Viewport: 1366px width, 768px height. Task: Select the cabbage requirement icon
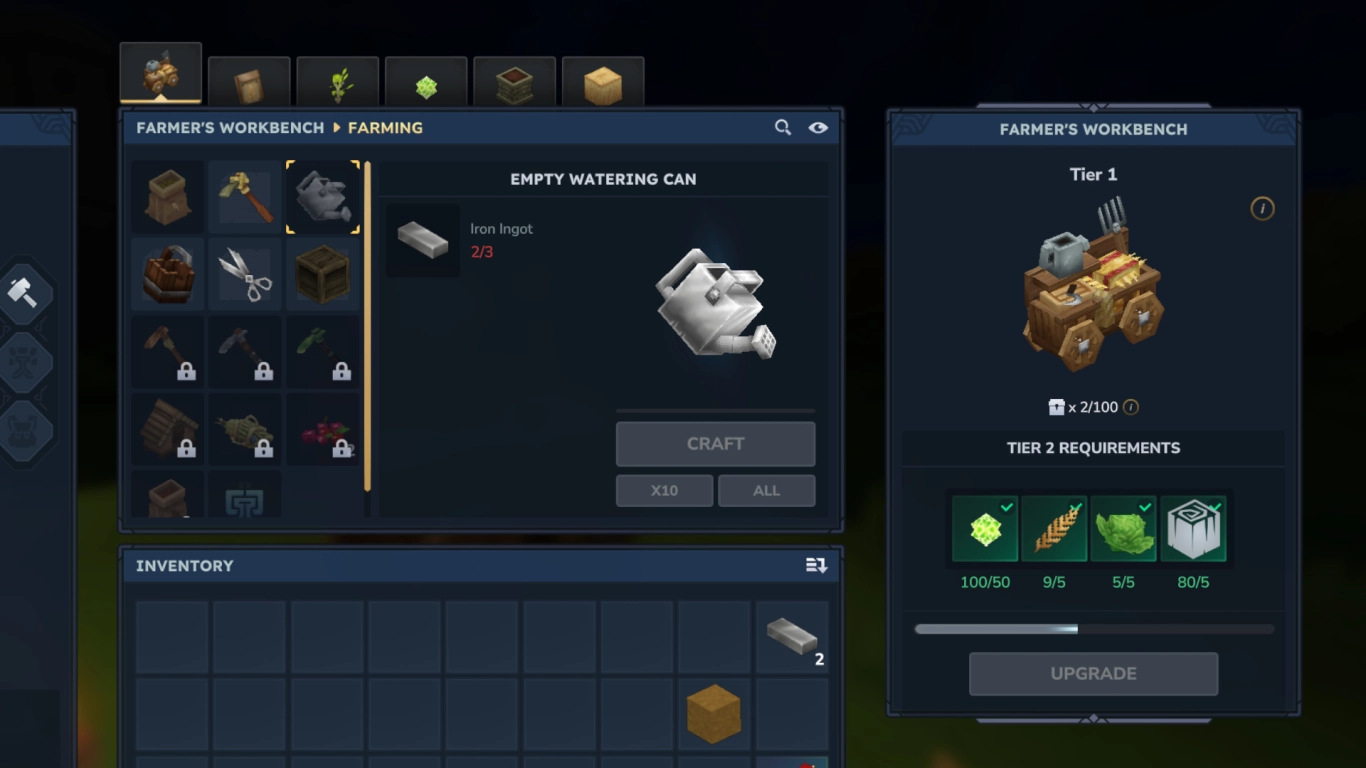point(1125,529)
